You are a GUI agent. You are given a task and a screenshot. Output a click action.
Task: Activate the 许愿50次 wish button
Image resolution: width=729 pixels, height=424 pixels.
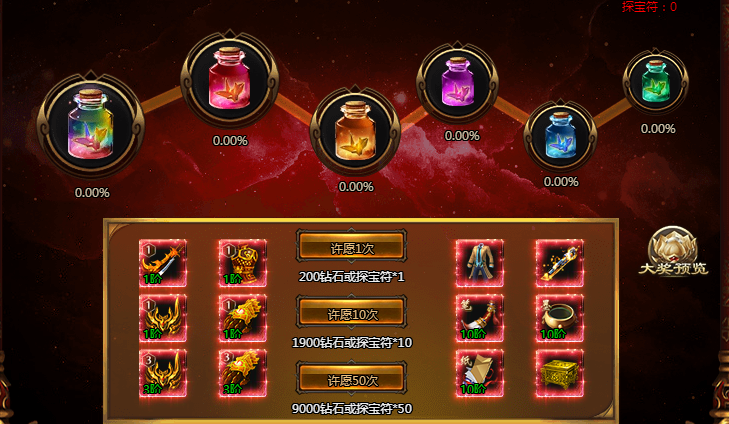coord(351,380)
